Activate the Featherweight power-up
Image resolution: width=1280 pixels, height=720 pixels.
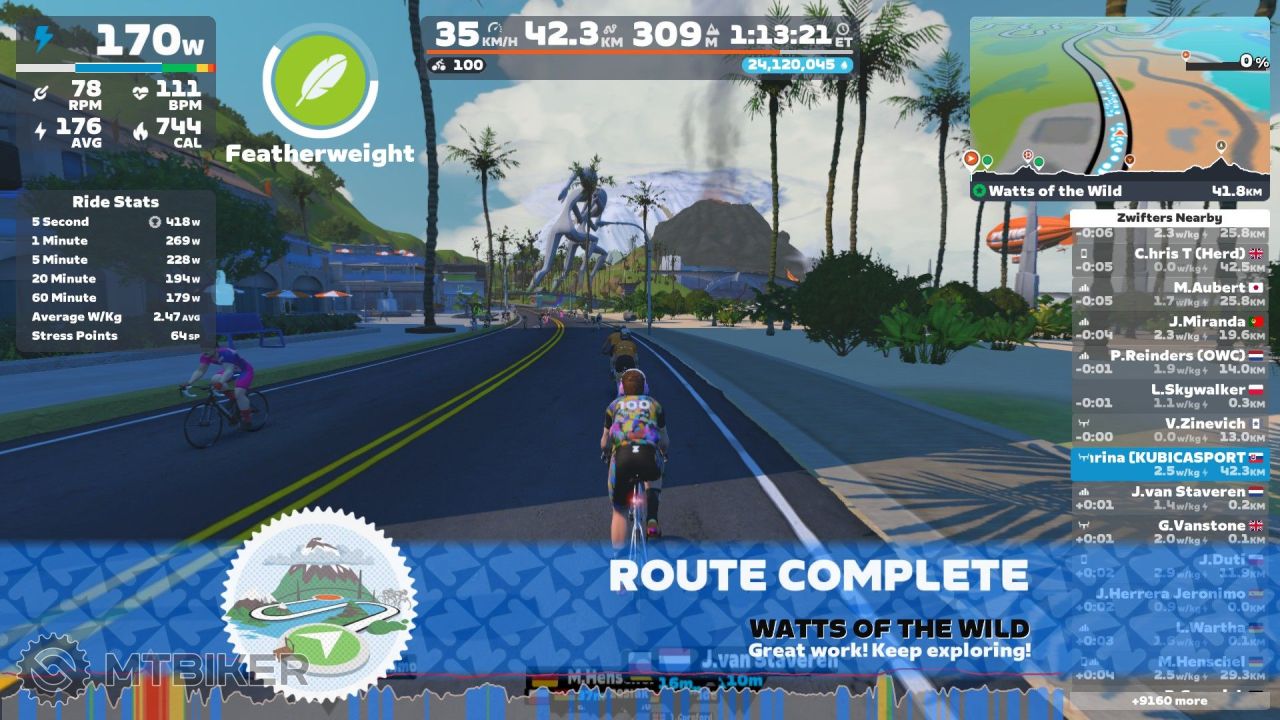[x=320, y=81]
